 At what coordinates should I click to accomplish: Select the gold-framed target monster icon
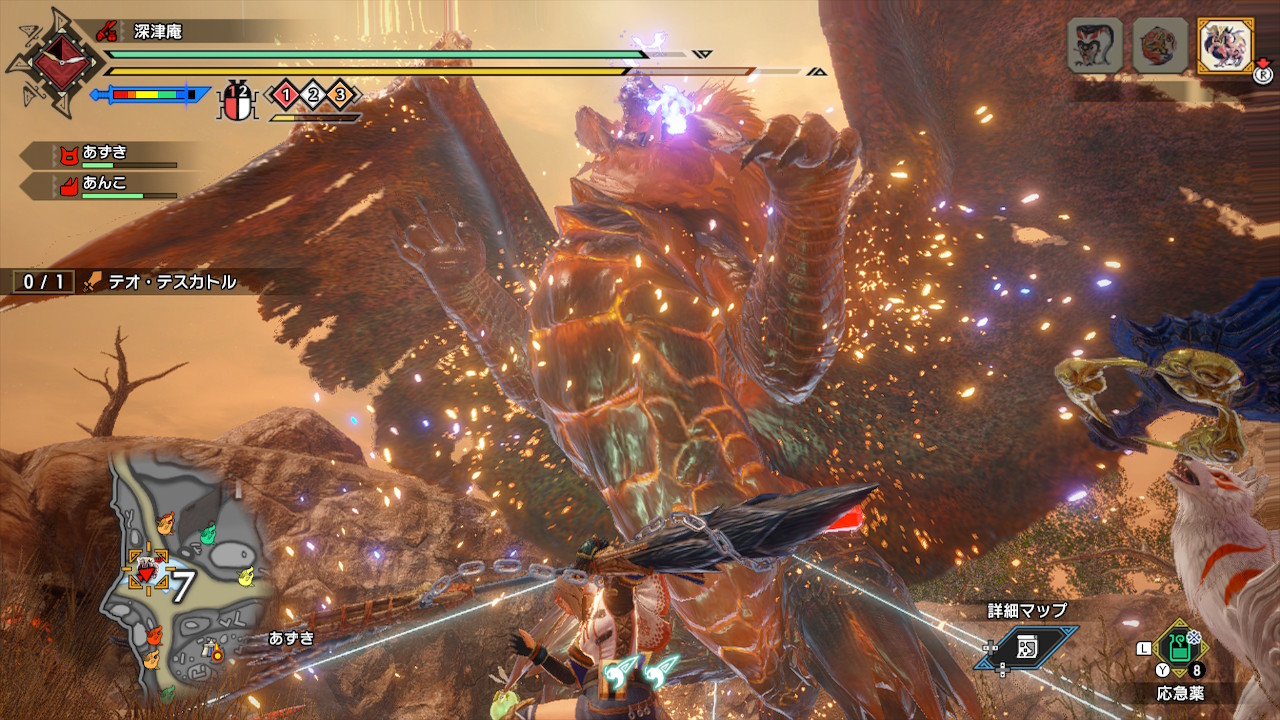click(x=1225, y=45)
